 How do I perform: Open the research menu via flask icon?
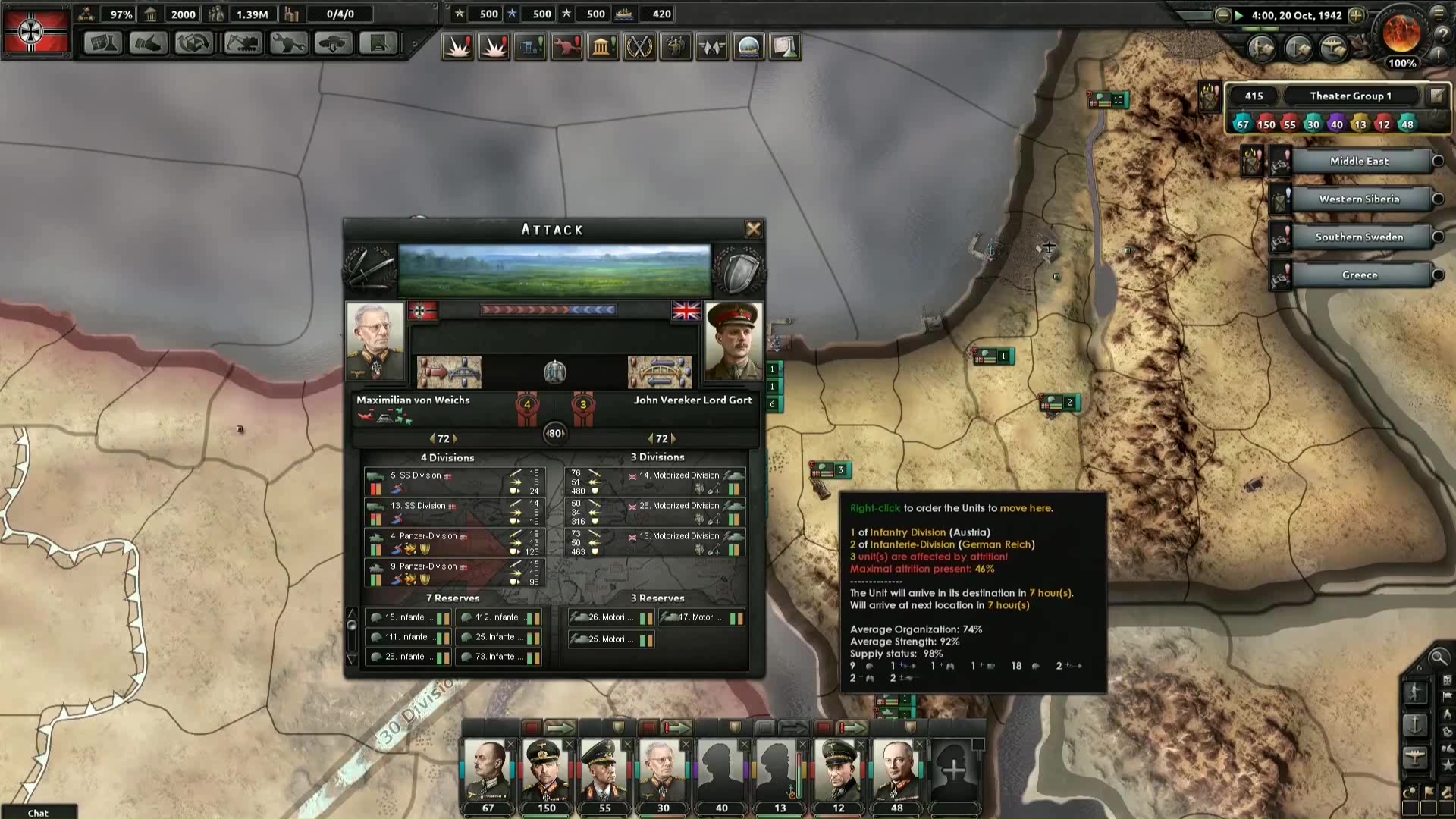(103, 44)
